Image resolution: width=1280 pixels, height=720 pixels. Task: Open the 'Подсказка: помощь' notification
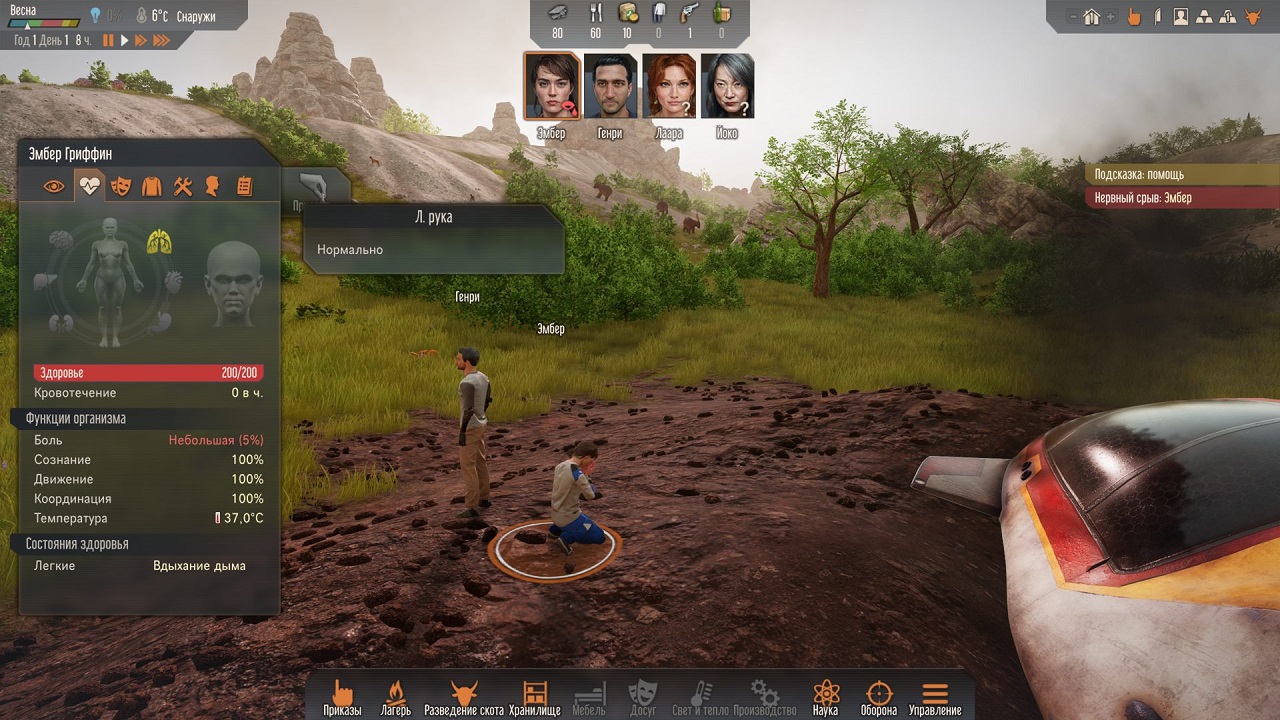[1182, 174]
